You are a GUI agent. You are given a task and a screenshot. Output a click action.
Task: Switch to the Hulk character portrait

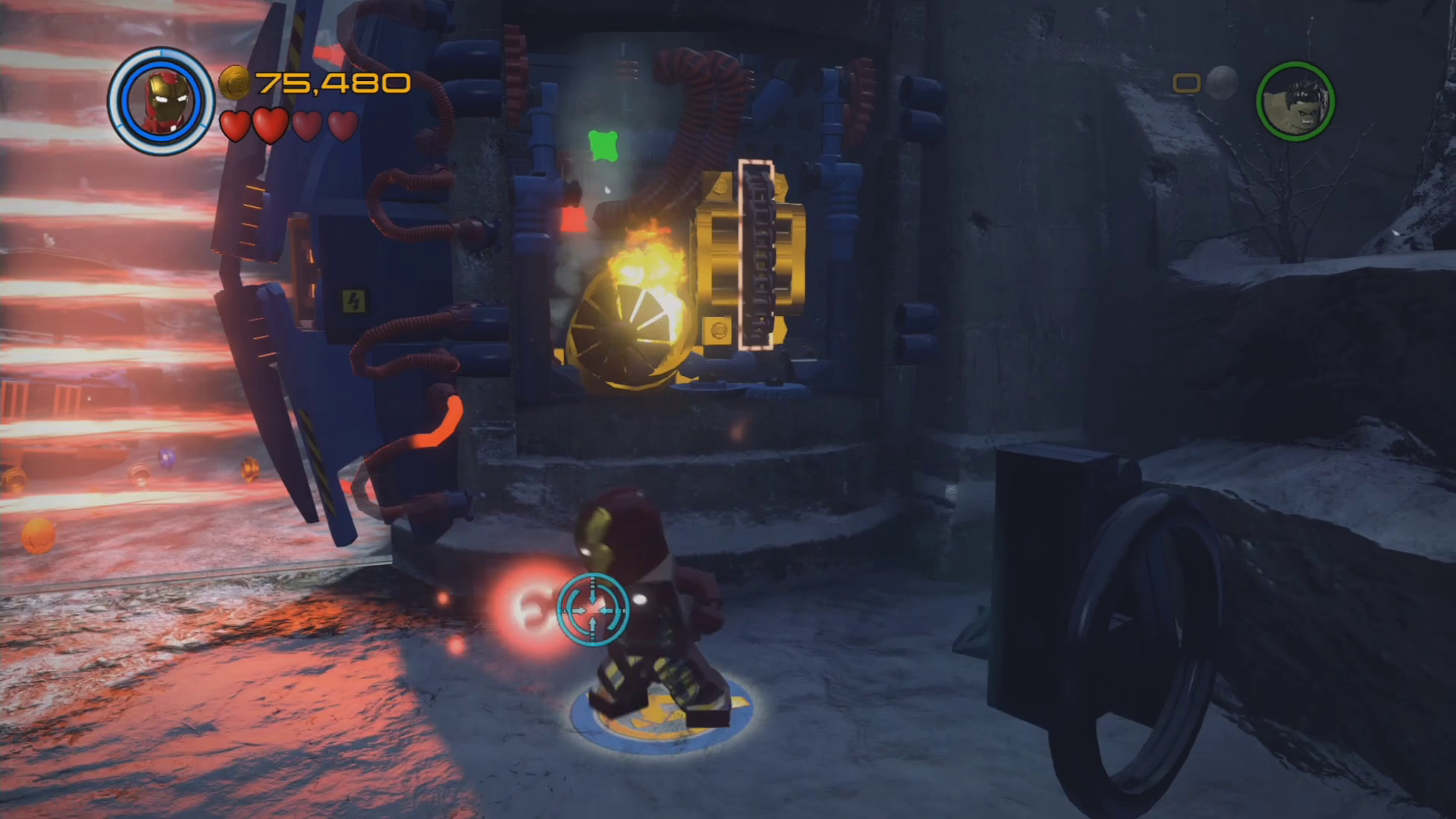click(x=1295, y=102)
